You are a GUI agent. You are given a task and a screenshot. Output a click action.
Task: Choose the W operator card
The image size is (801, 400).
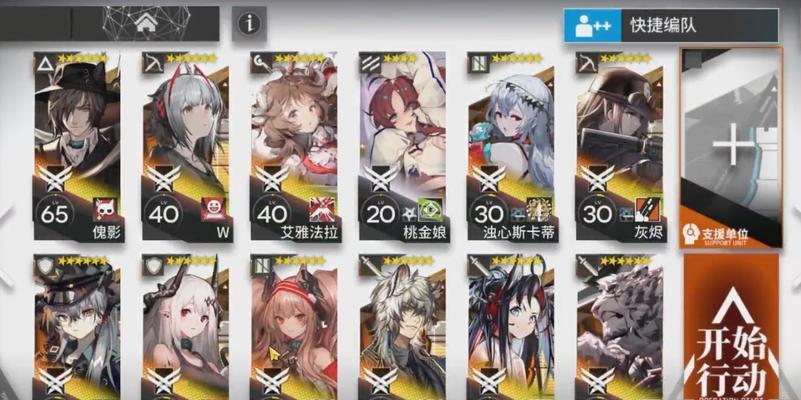tap(185, 145)
